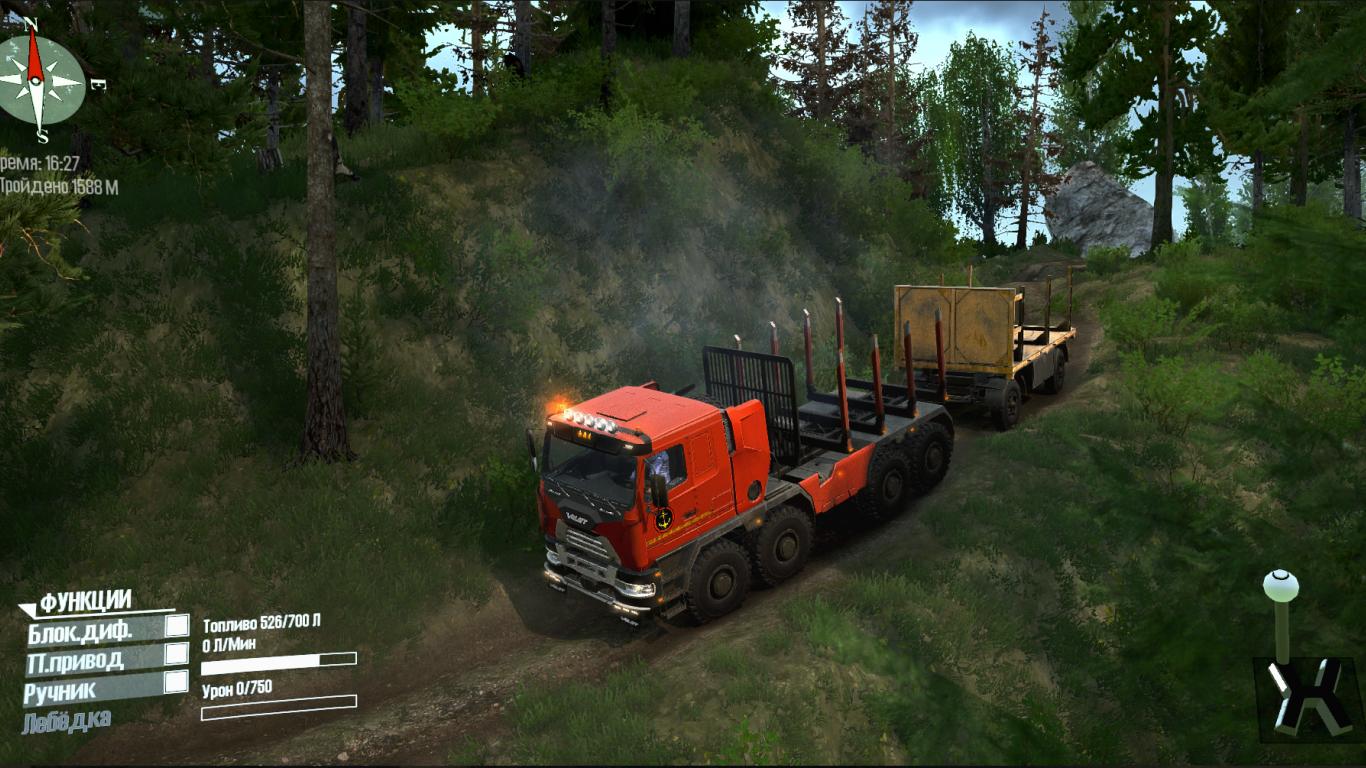The height and width of the screenshot is (768, 1366).
Task: Toggle the Ручник handbrake checkbox
Action: [176, 682]
